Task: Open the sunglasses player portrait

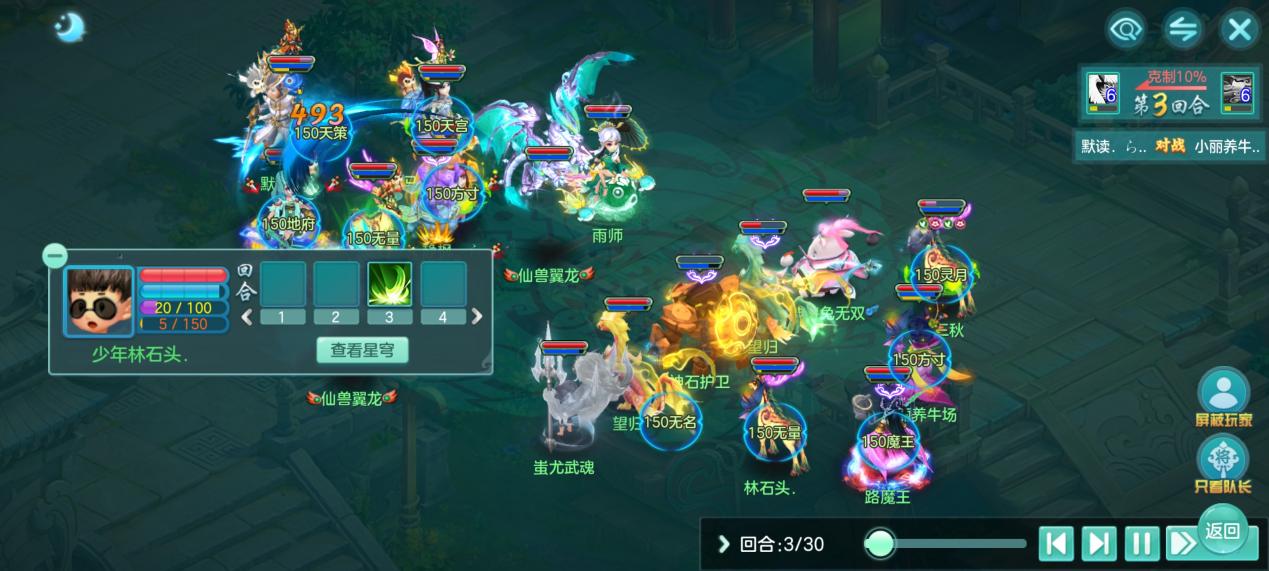Action: [99, 301]
